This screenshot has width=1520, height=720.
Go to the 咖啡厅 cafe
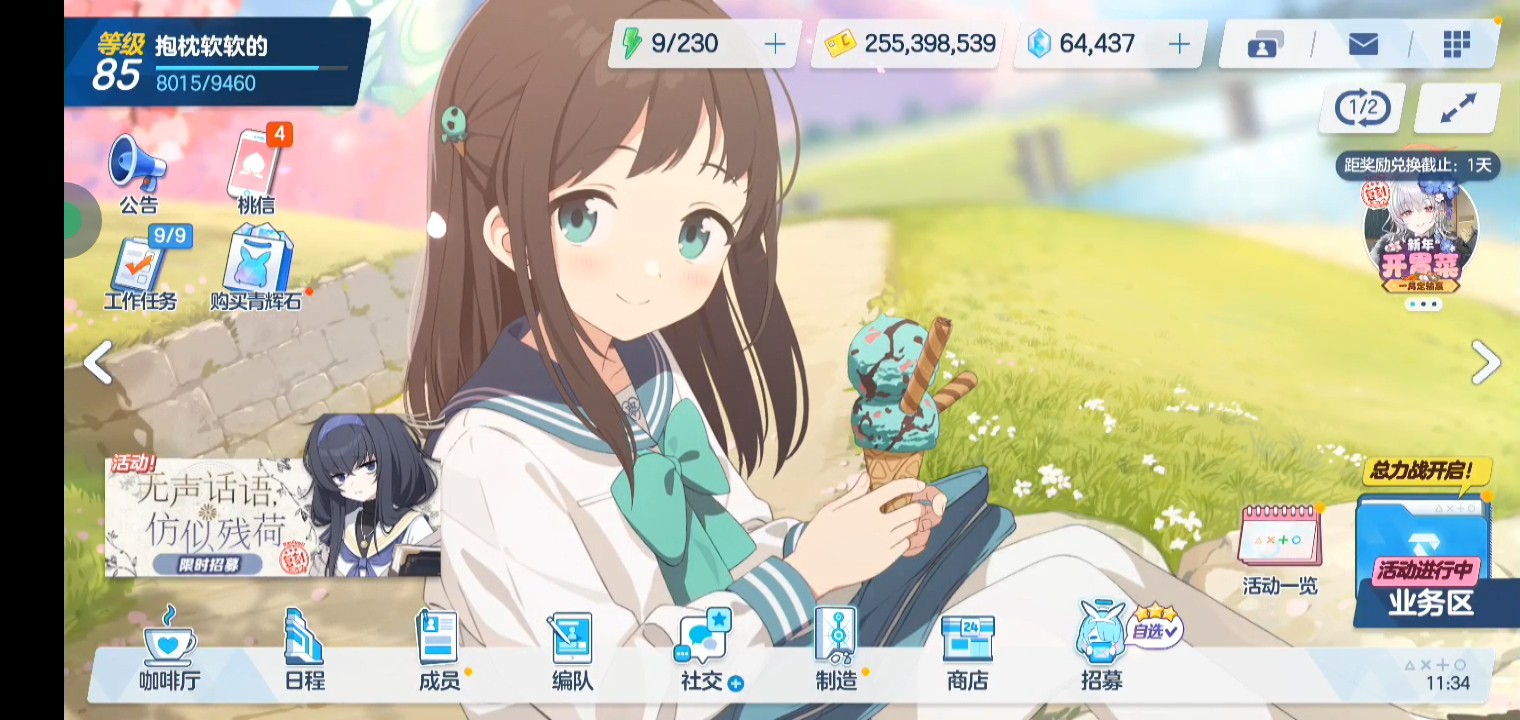tap(169, 650)
